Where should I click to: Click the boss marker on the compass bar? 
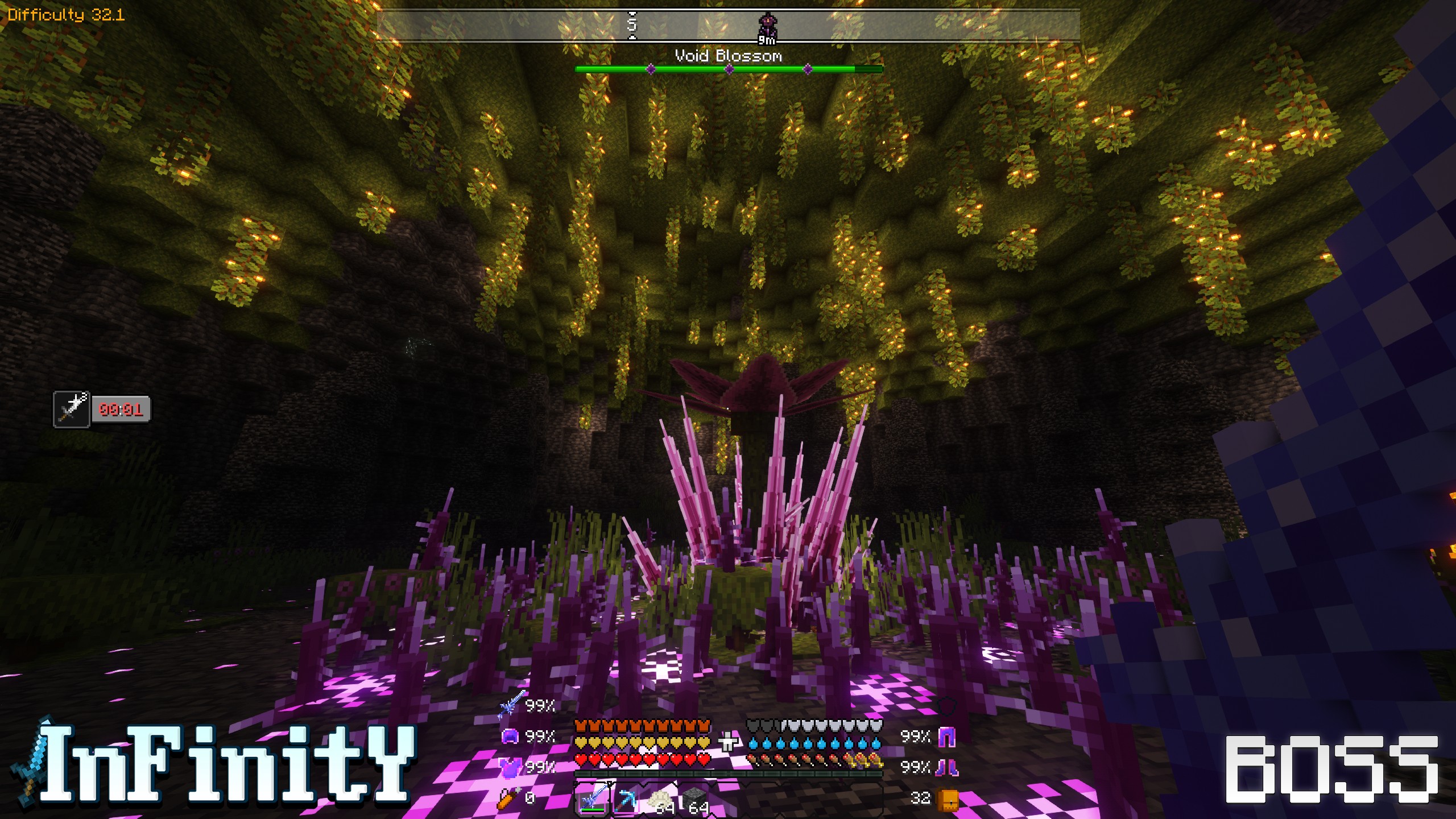(767, 26)
